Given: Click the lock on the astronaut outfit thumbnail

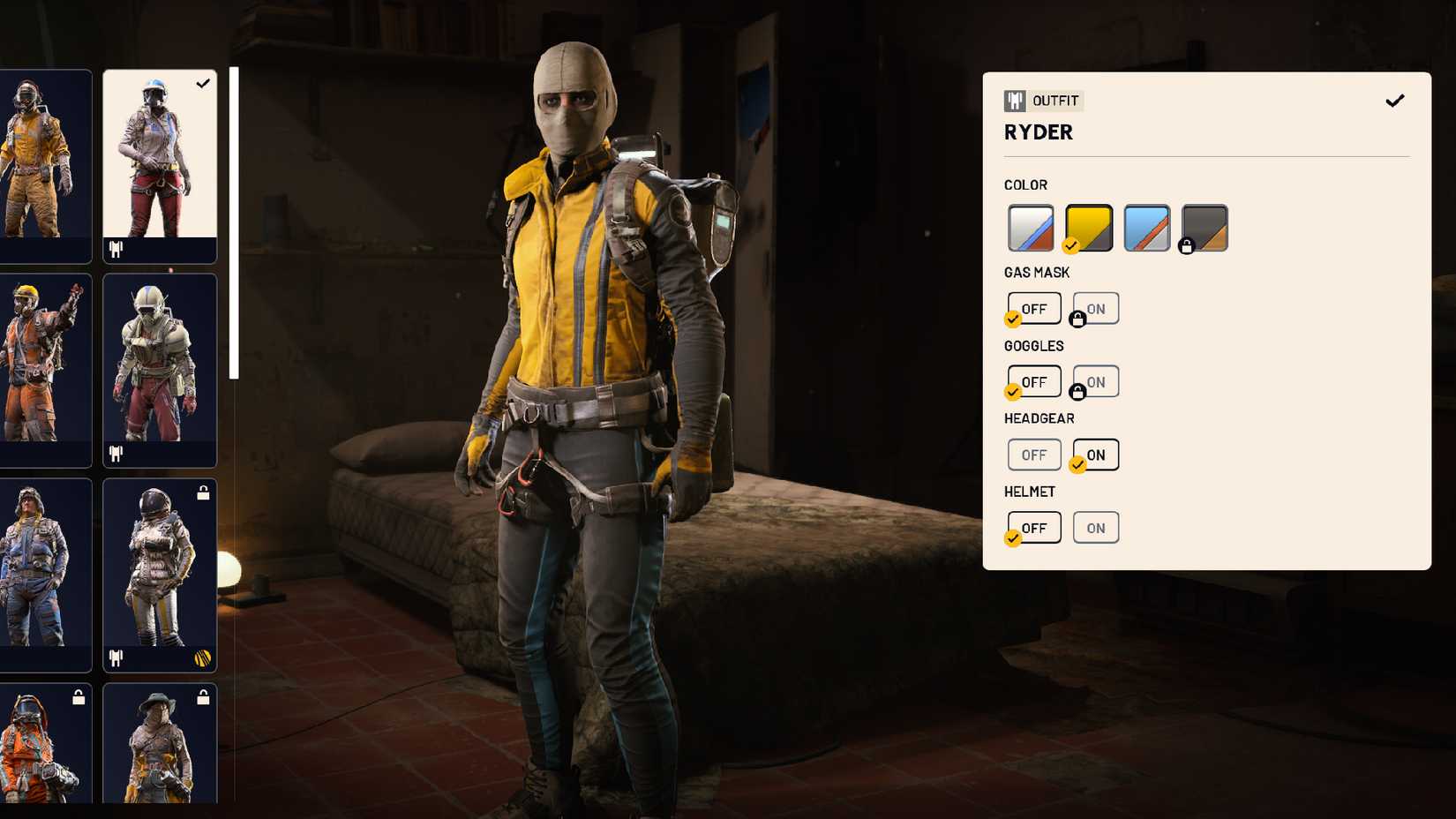Looking at the screenshot, I should (x=204, y=494).
